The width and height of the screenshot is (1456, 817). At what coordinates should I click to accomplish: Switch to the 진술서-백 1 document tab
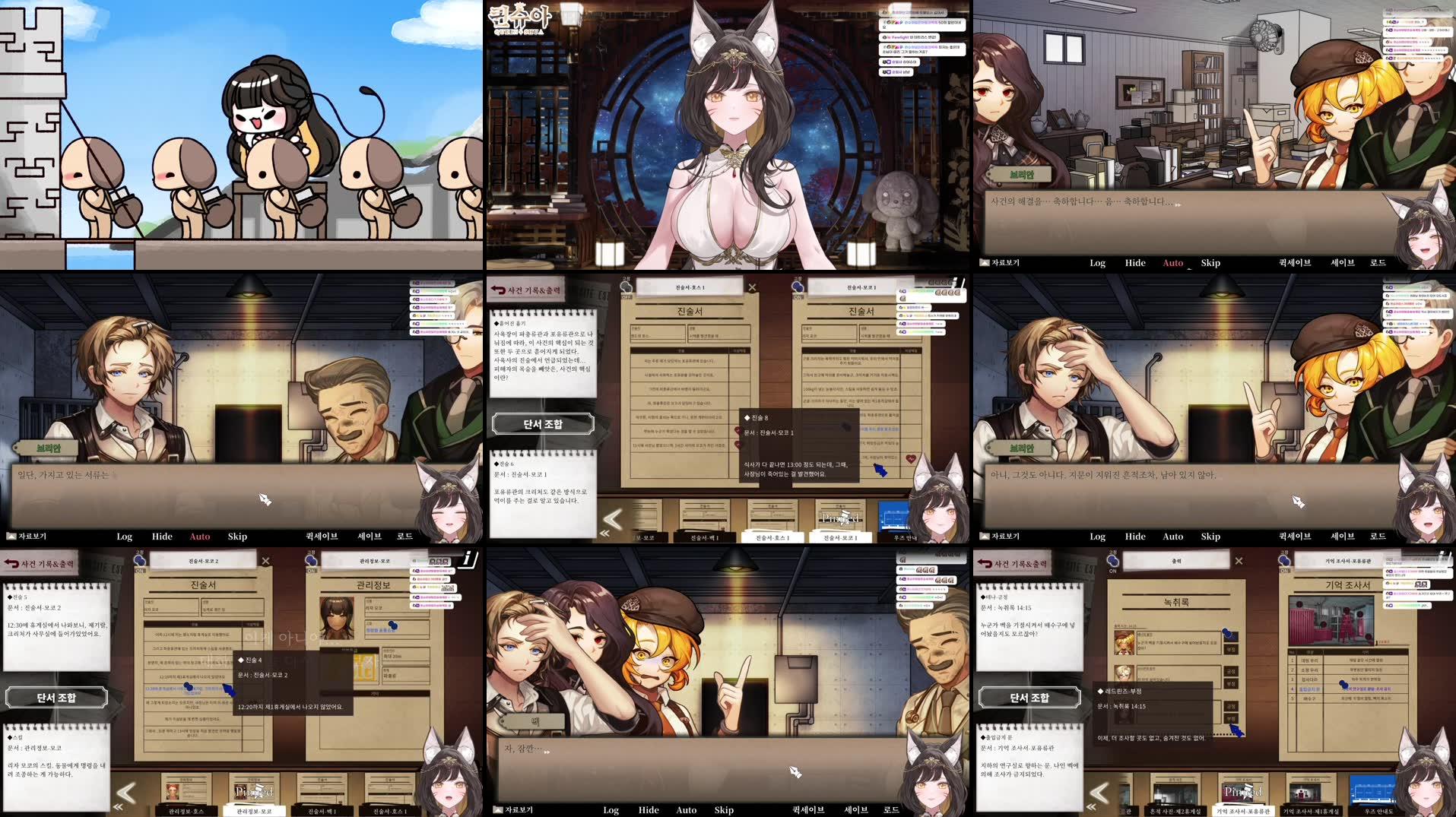coord(703,537)
